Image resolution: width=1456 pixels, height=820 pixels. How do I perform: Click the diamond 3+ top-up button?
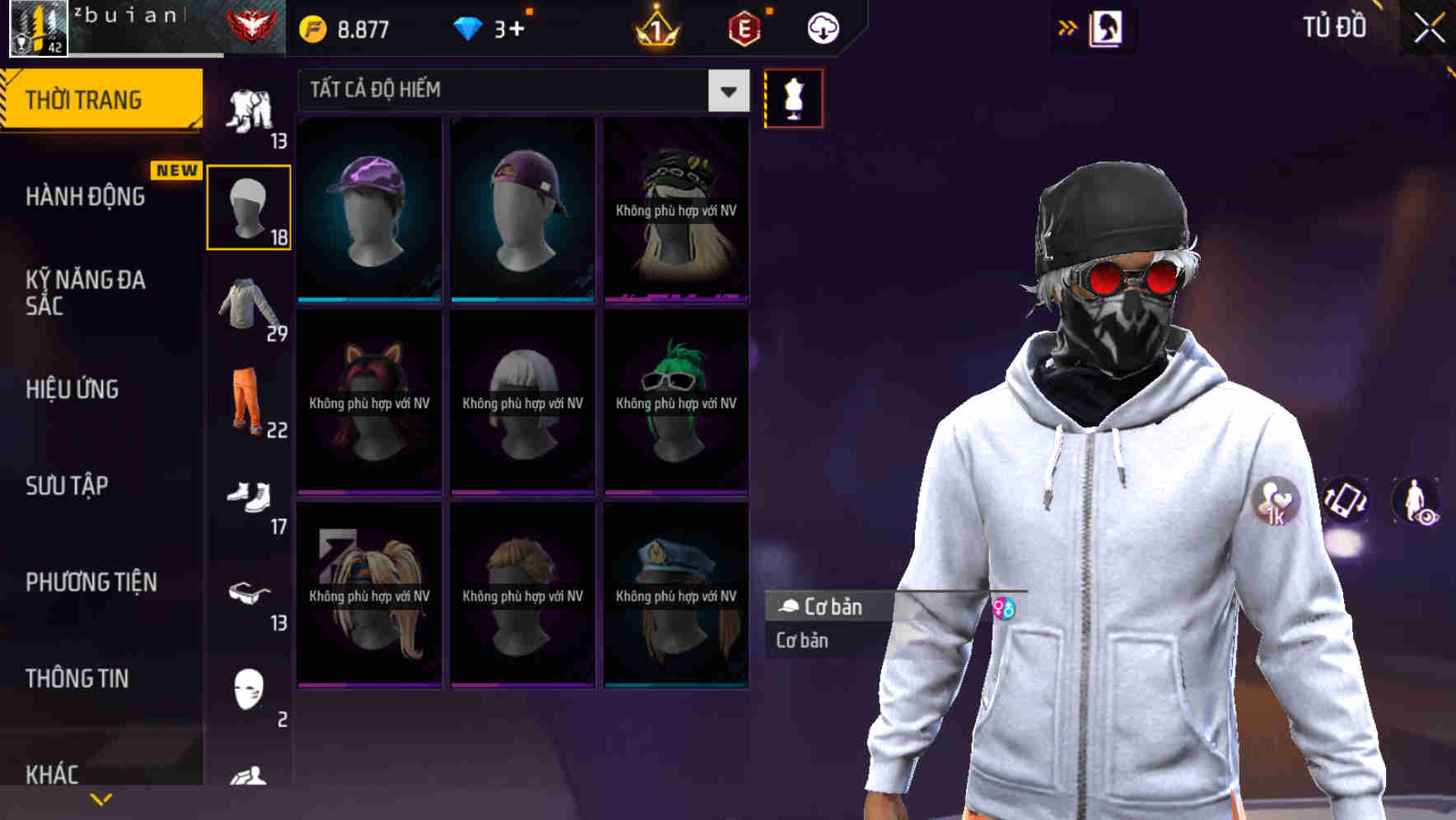492,26
